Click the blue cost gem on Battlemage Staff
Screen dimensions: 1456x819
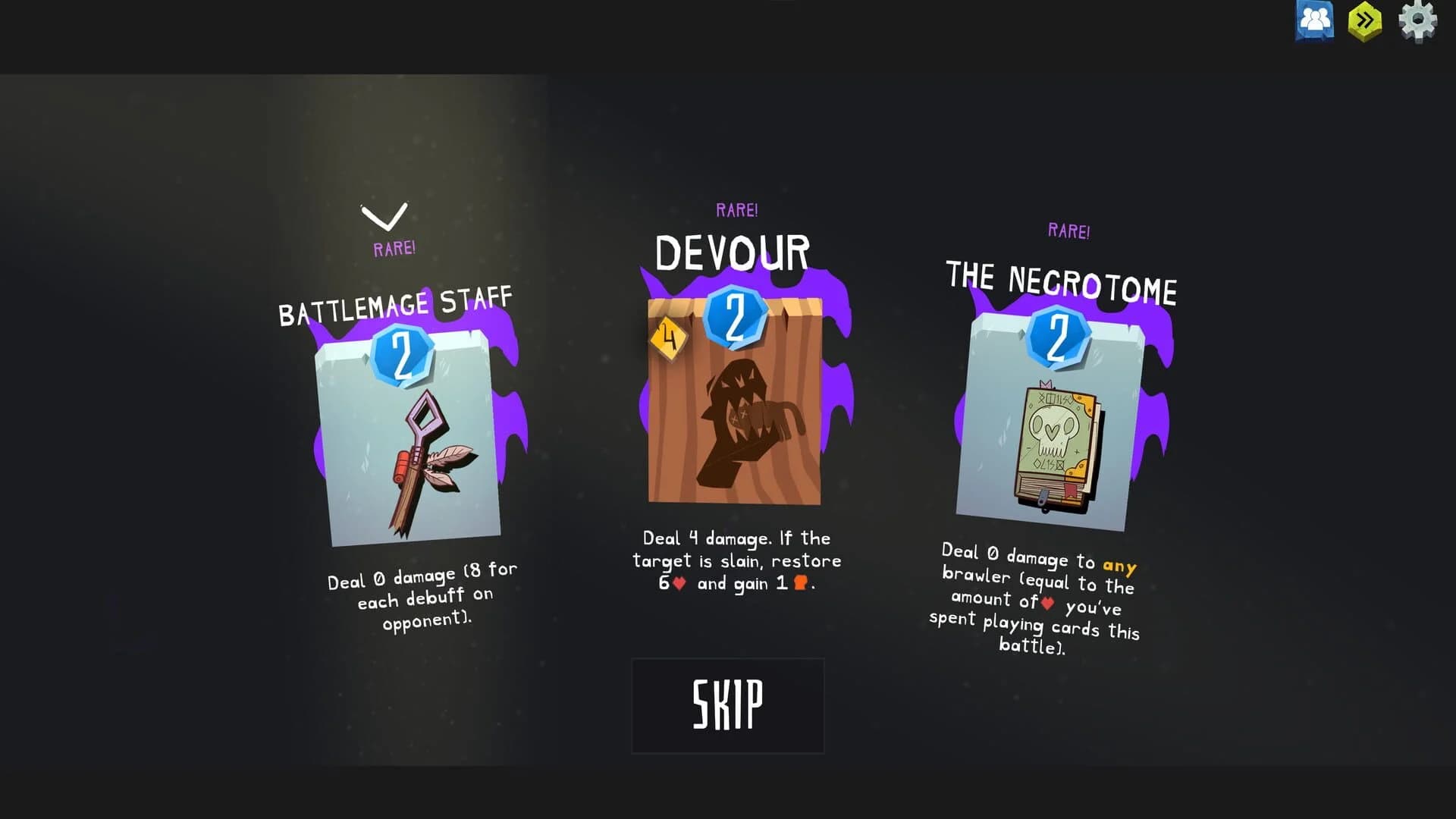(400, 356)
